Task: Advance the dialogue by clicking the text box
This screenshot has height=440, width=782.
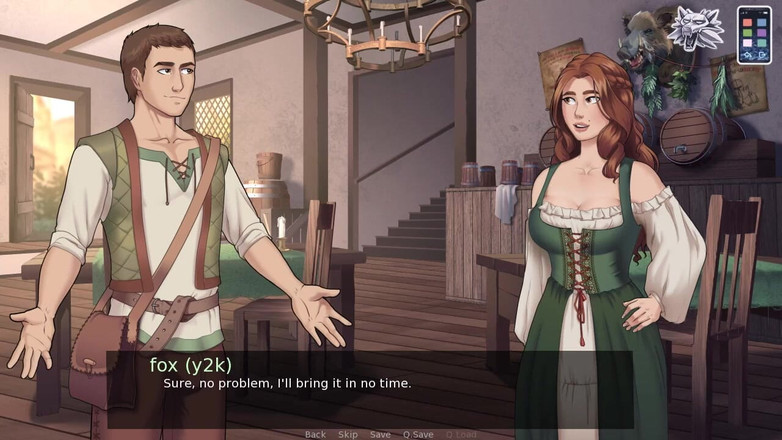Action: click(x=370, y=389)
